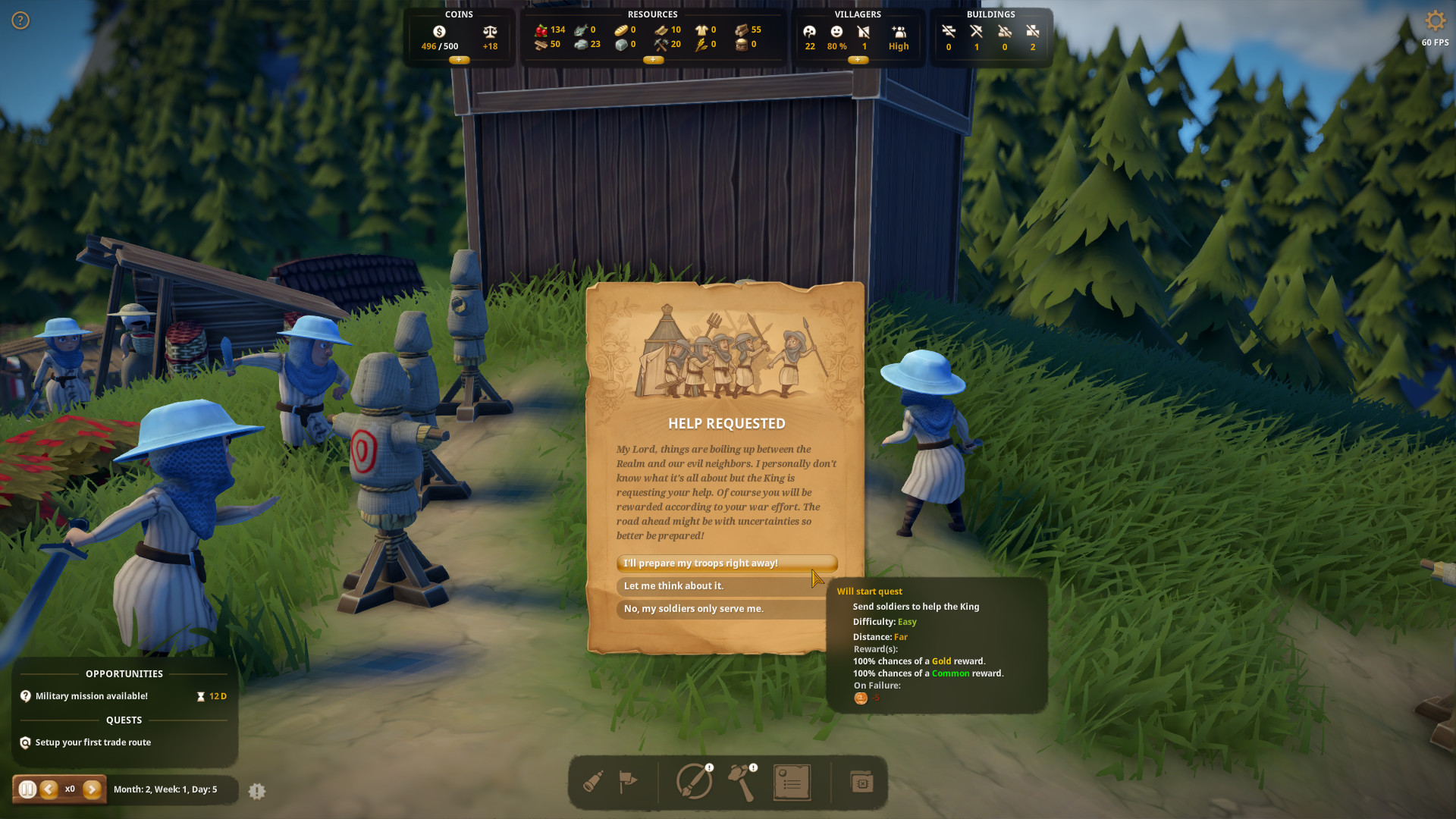Toggle the gamespeed indicator x0
This screenshot has width=1456, height=819.
coord(70,789)
